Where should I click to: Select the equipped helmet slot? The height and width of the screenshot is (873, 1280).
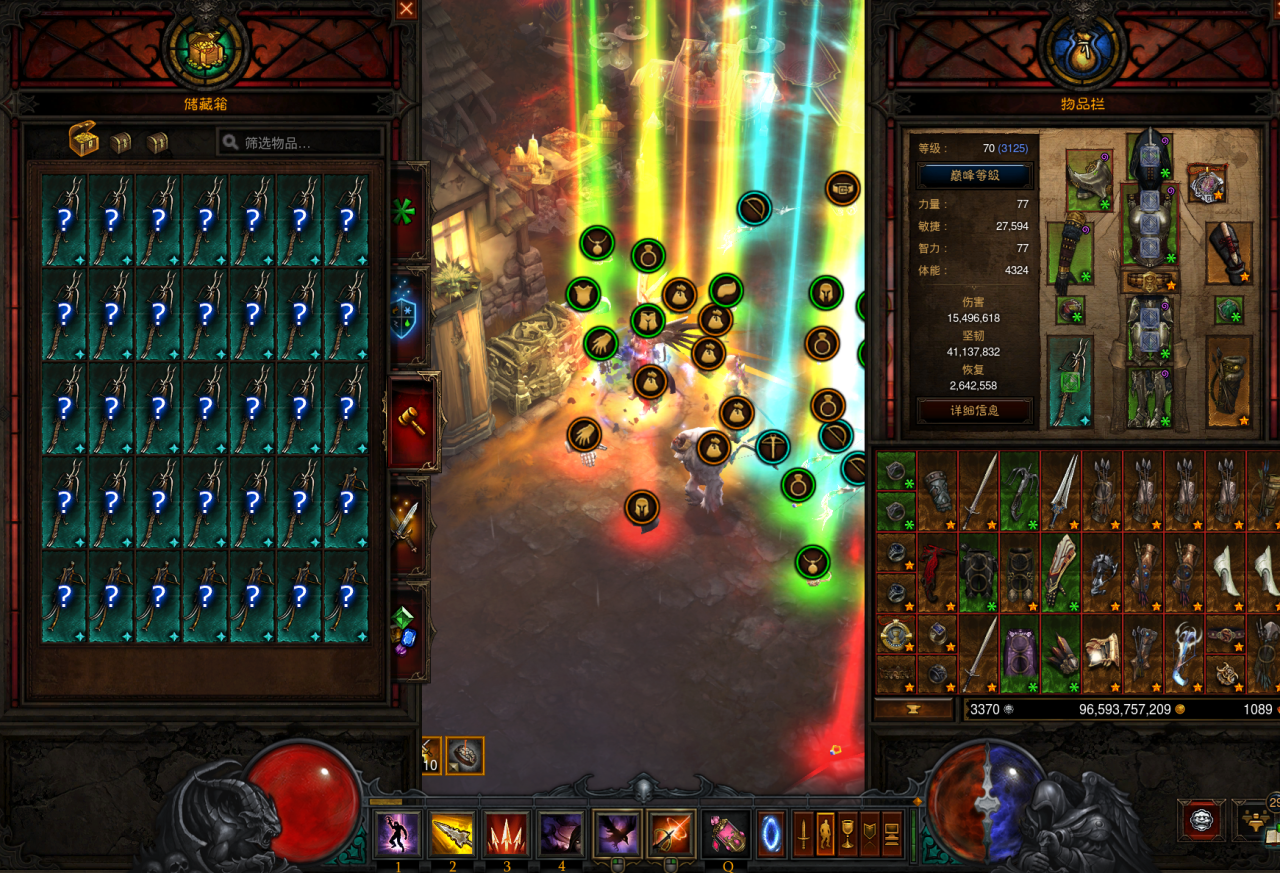[1148, 156]
